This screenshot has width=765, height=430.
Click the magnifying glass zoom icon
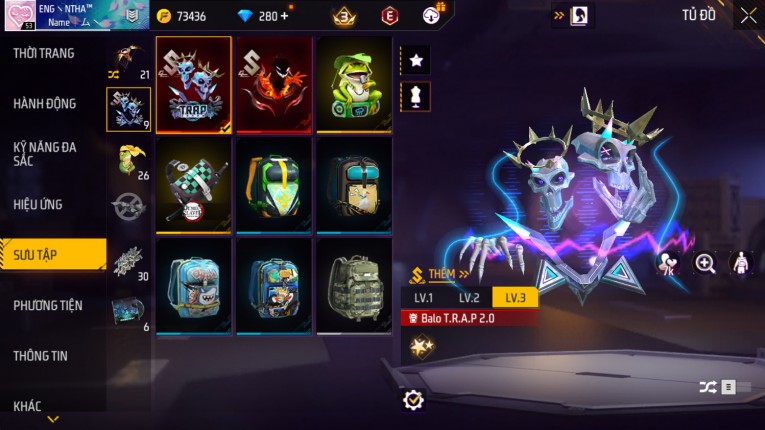[705, 263]
